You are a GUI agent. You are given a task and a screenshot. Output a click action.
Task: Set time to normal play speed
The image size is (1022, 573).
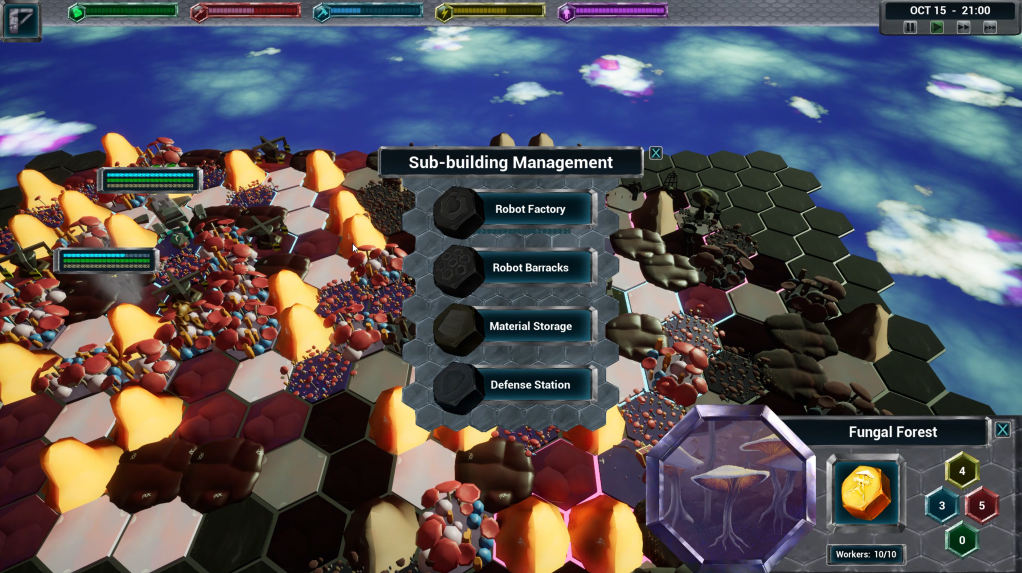click(x=937, y=28)
